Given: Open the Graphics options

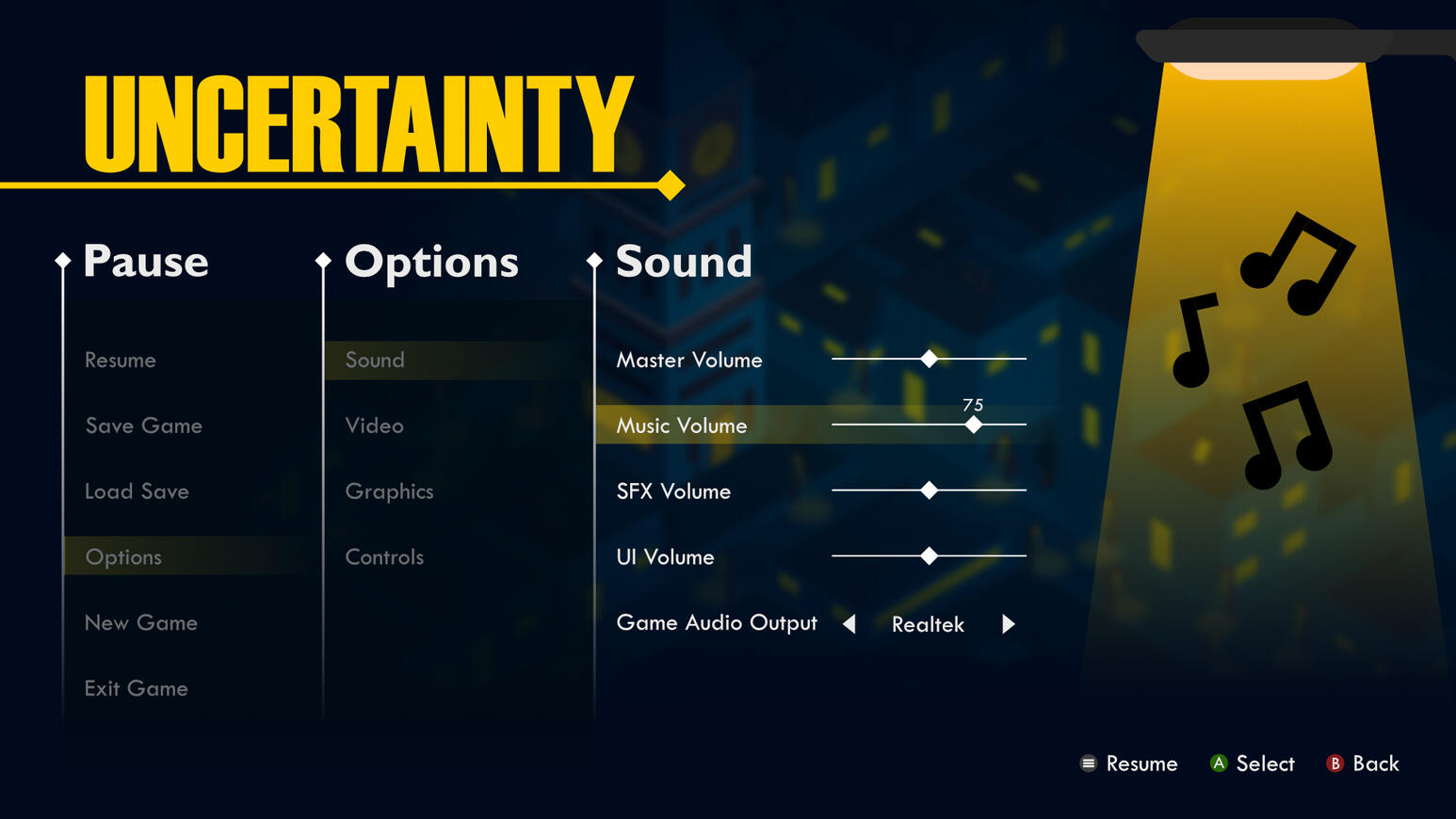Looking at the screenshot, I should (389, 492).
